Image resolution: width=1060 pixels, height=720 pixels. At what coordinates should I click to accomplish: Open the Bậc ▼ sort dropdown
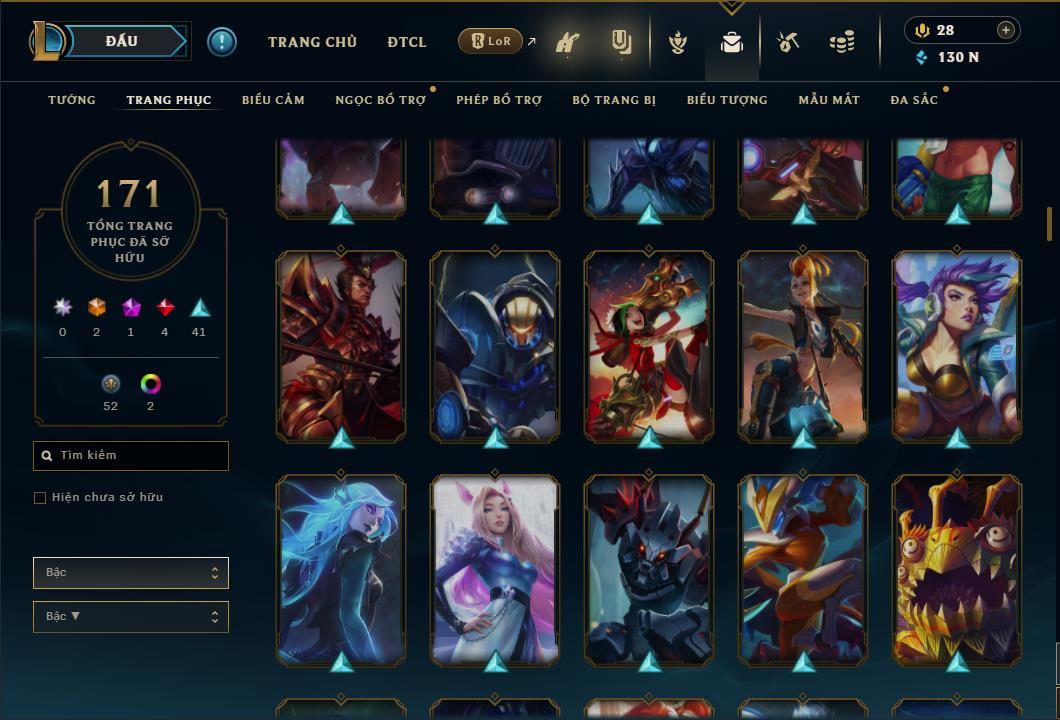pyautogui.click(x=131, y=617)
